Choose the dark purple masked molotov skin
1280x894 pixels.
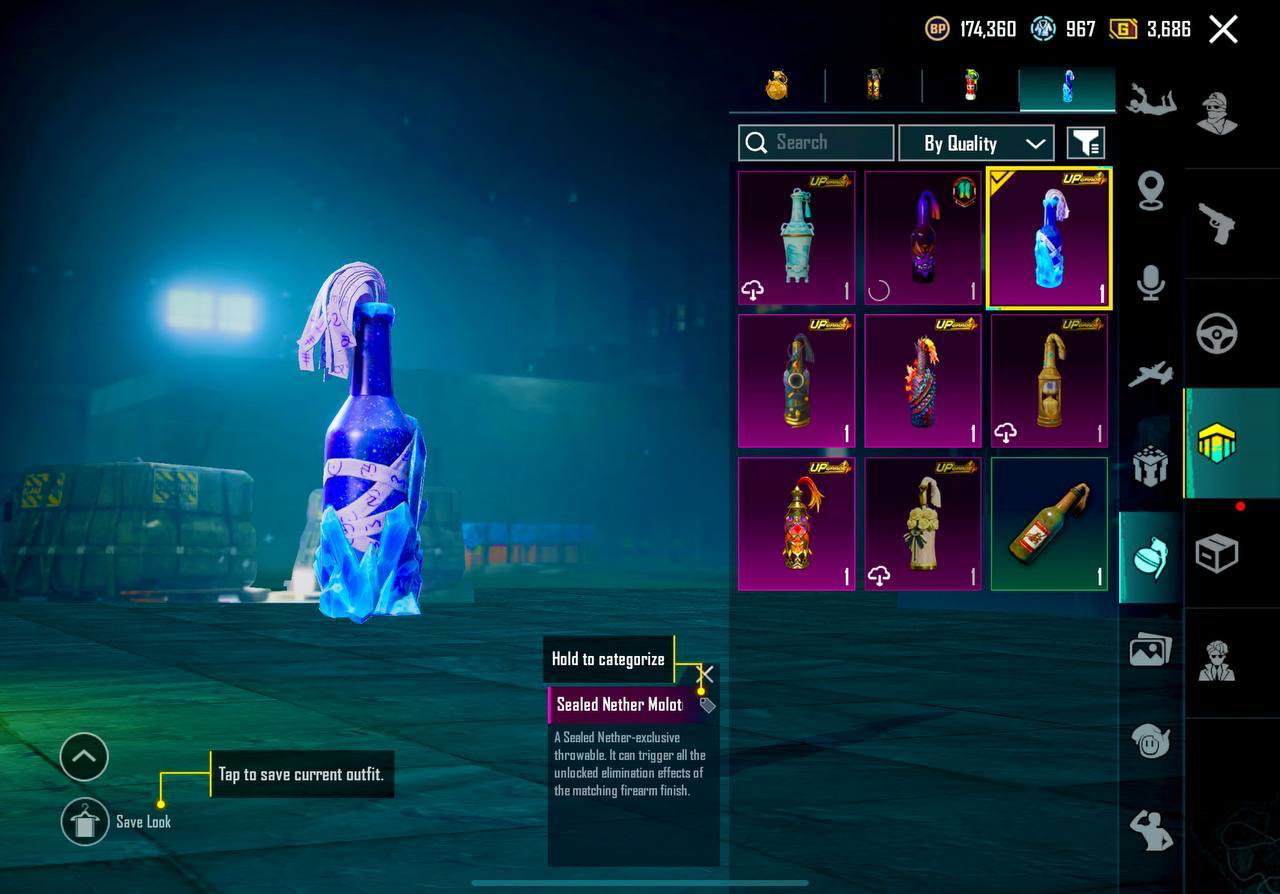click(x=922, y=238)
